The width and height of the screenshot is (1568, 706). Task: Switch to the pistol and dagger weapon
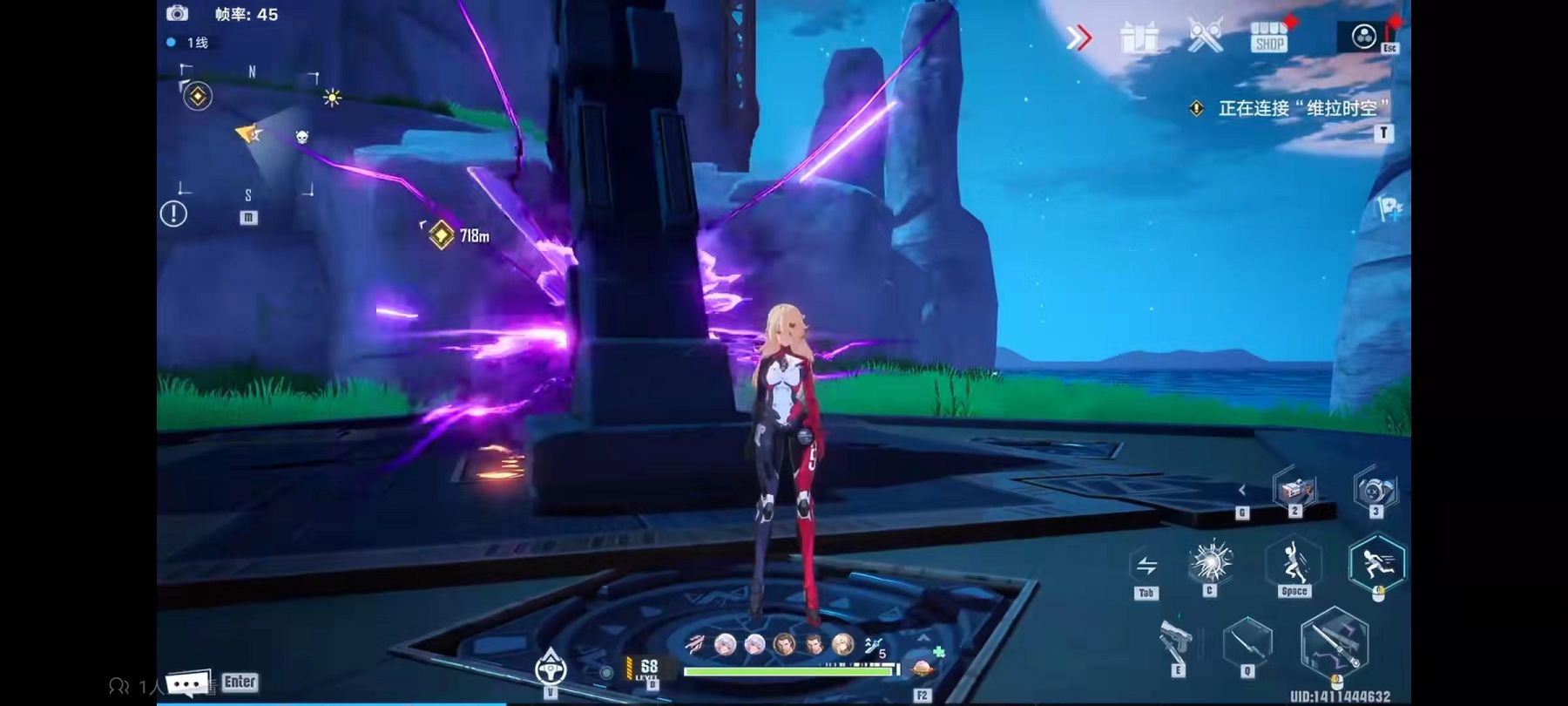pos(1176,643)
